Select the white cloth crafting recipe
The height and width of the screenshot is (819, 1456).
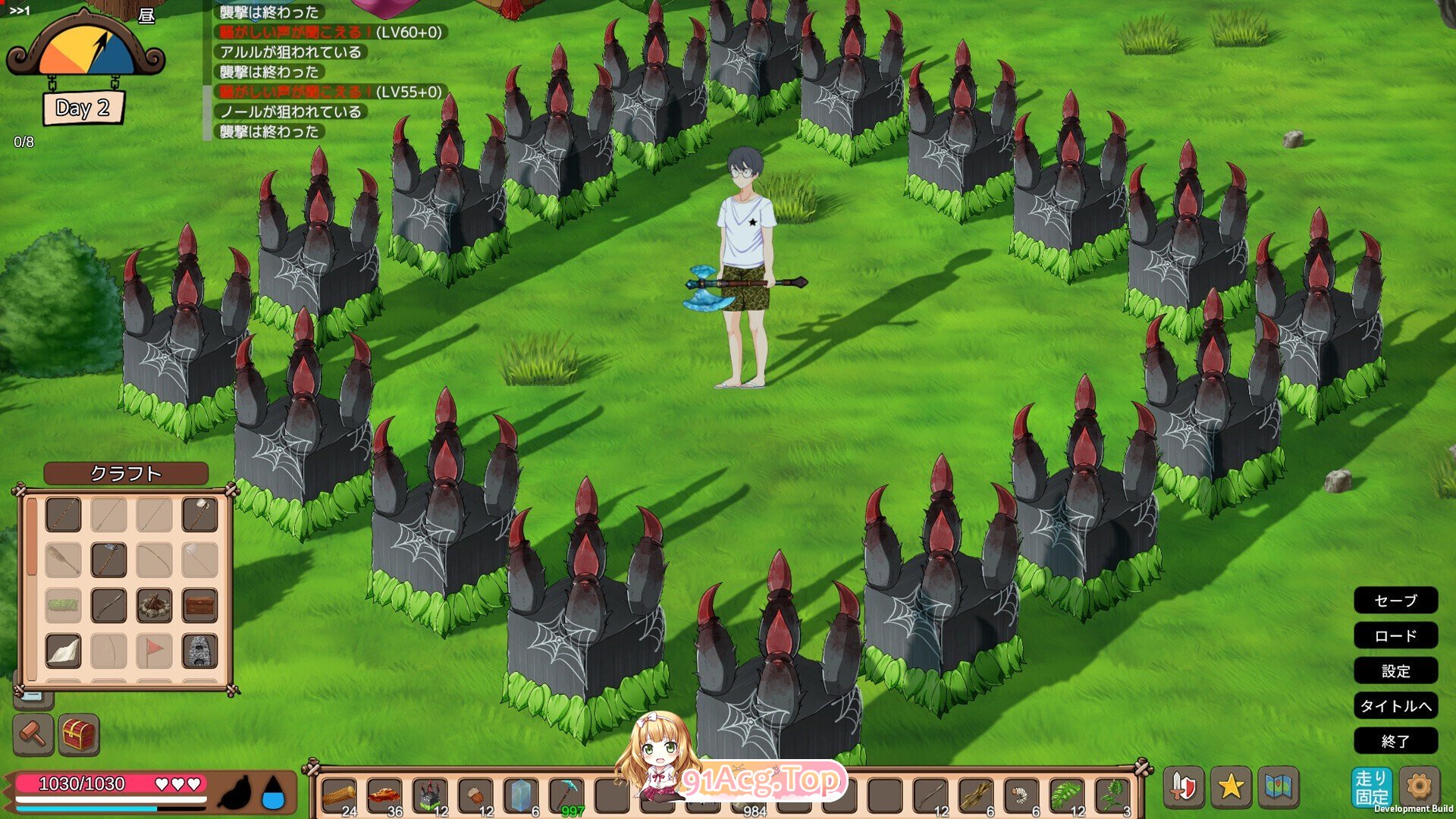[63, 651]
